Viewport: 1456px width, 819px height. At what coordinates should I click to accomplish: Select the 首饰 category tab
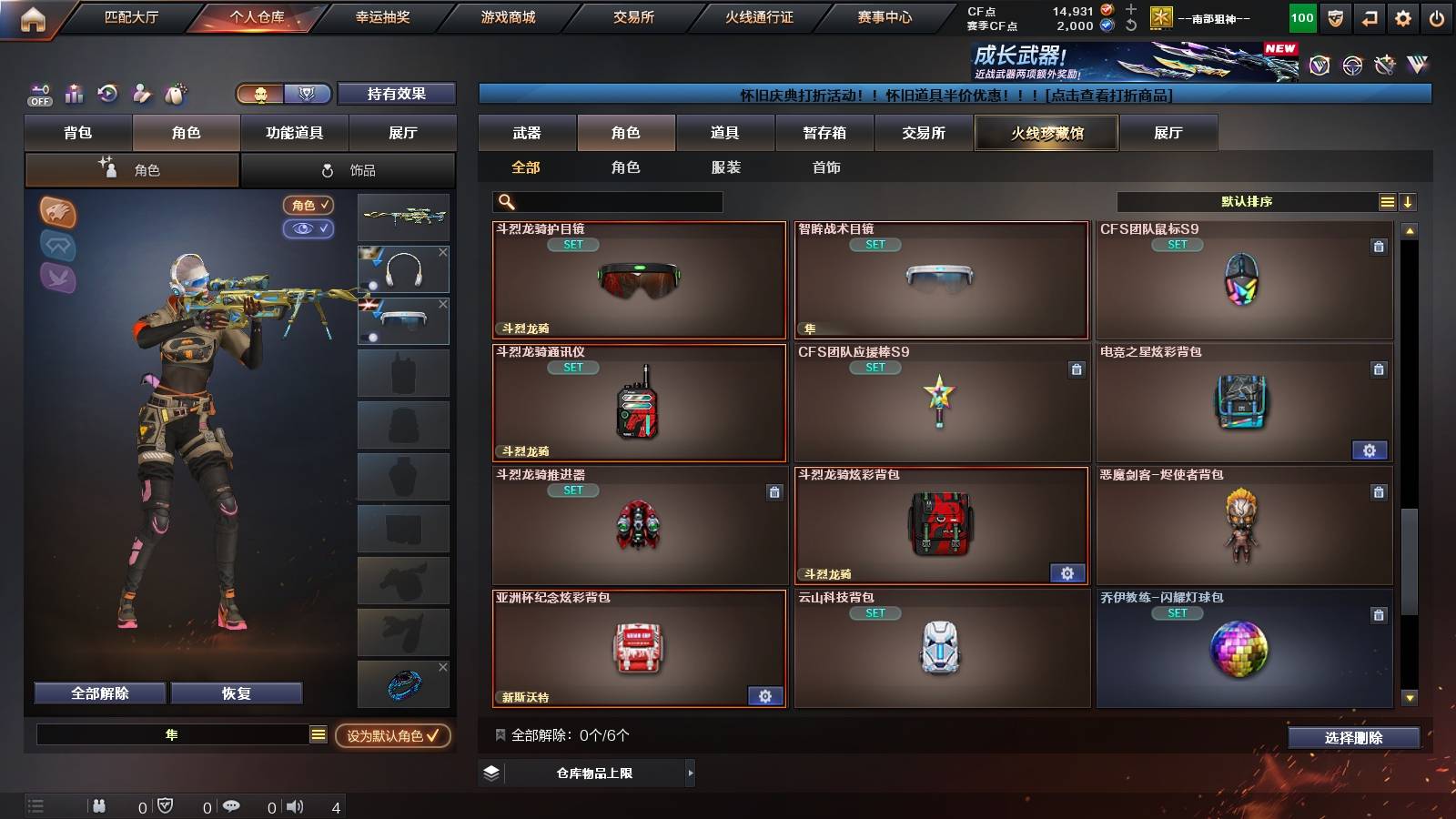(826, 167)
